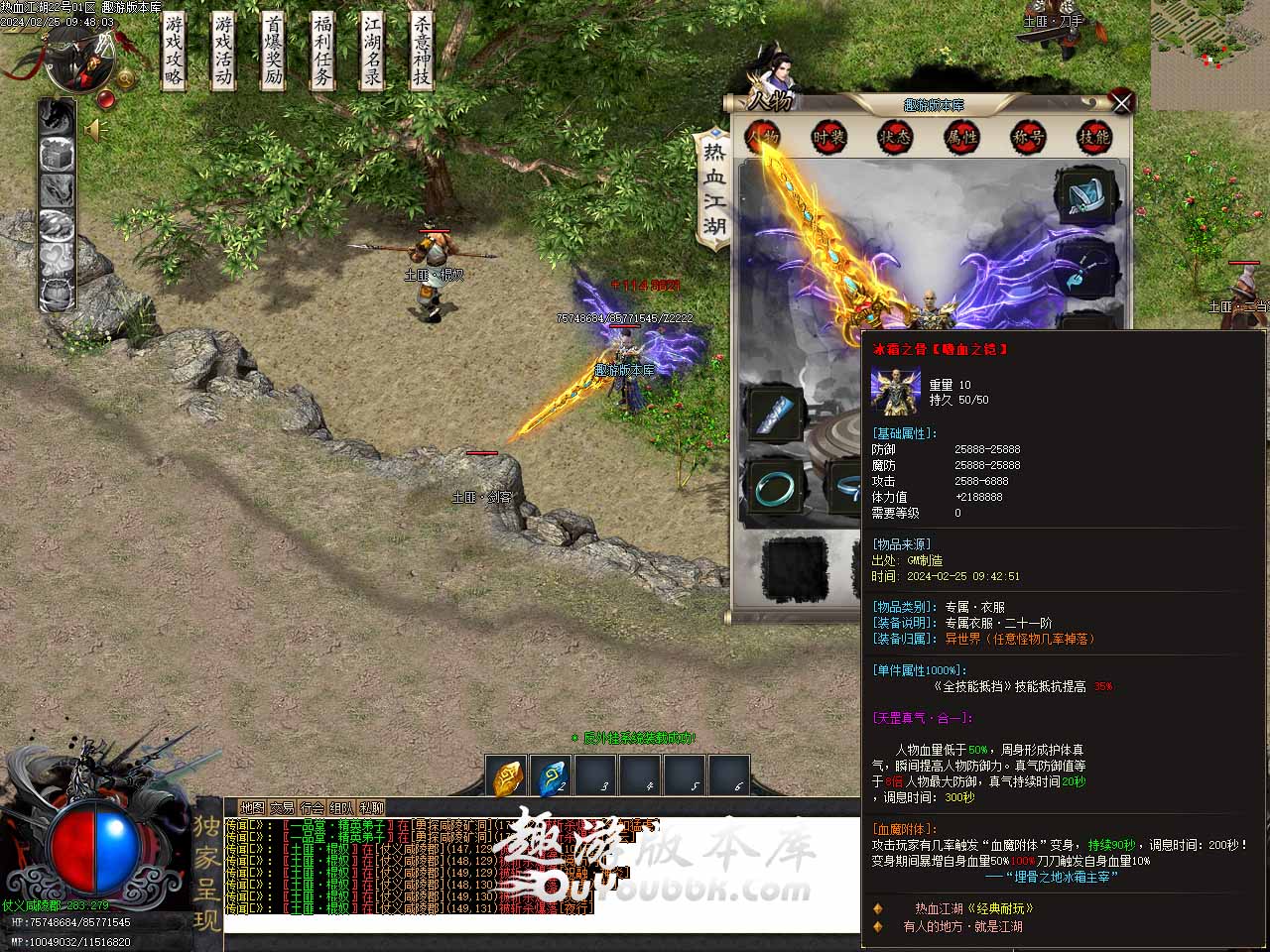Open the 游戏活动 events scroll
Screen dimensions: 1270x952
(223, 52)
